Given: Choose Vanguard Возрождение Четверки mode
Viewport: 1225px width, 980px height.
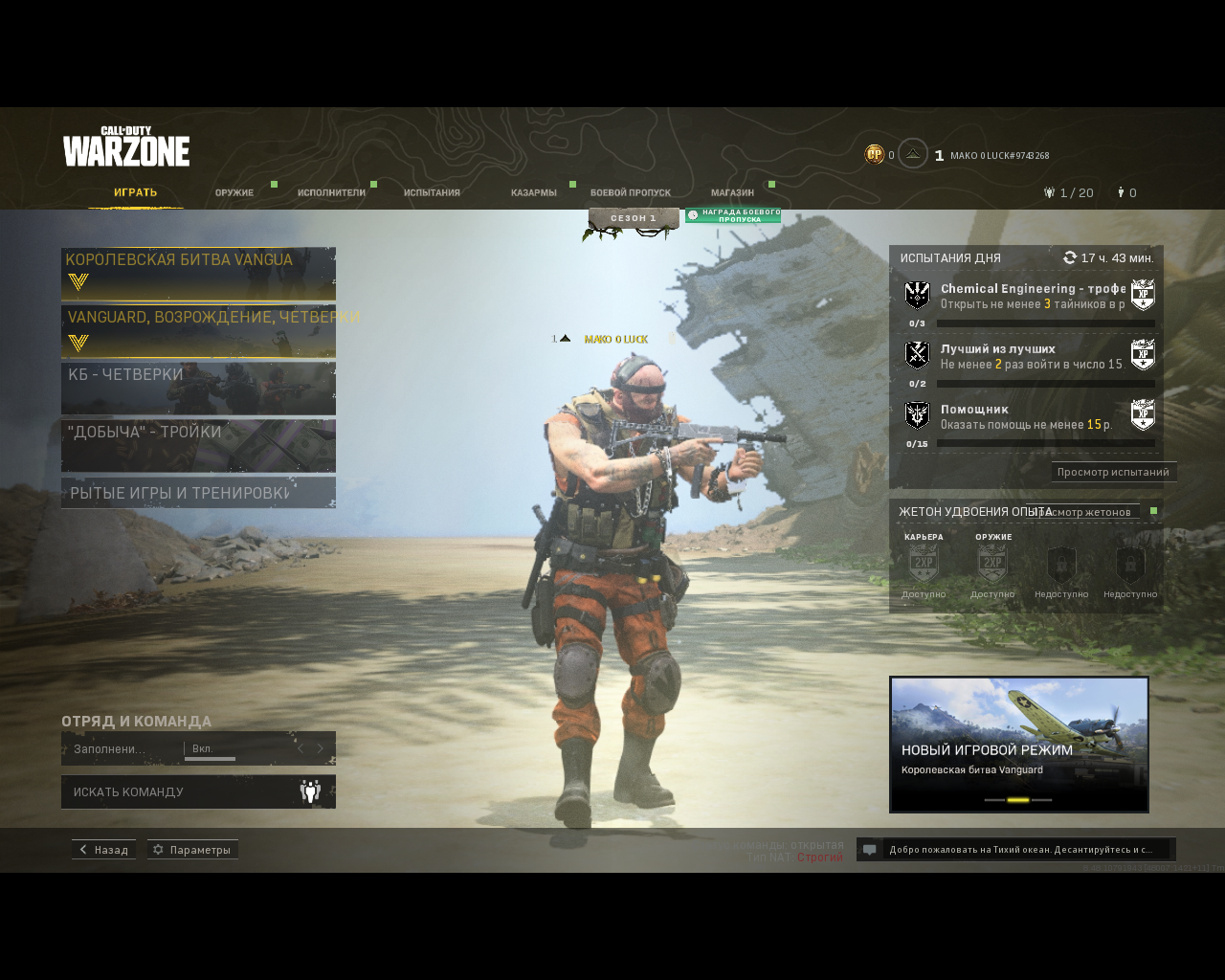Looking at the screenshot, I should 198,331.
